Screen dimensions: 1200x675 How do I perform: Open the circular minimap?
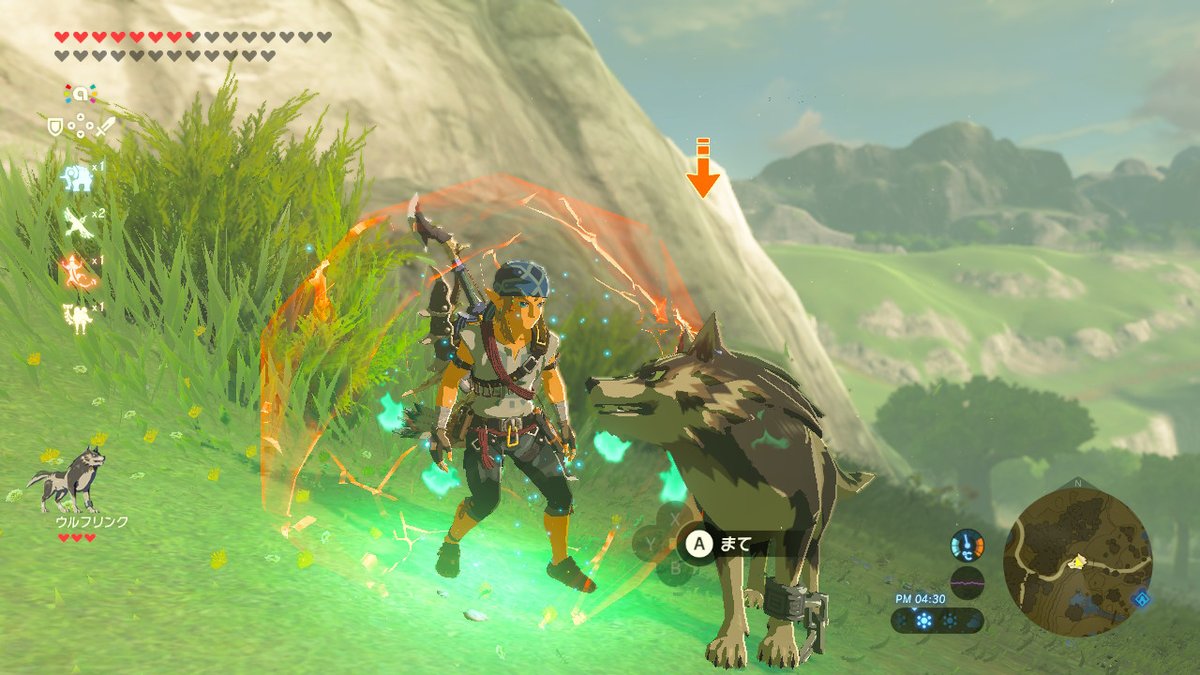coord(1078,562)
